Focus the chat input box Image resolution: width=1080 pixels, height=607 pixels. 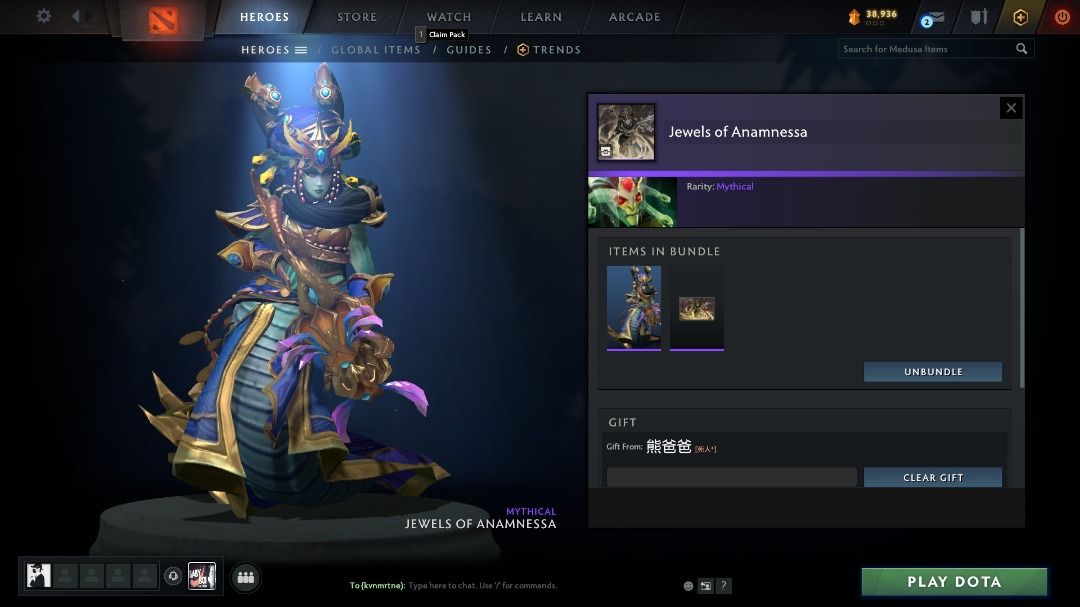click(x=480, y=585)
